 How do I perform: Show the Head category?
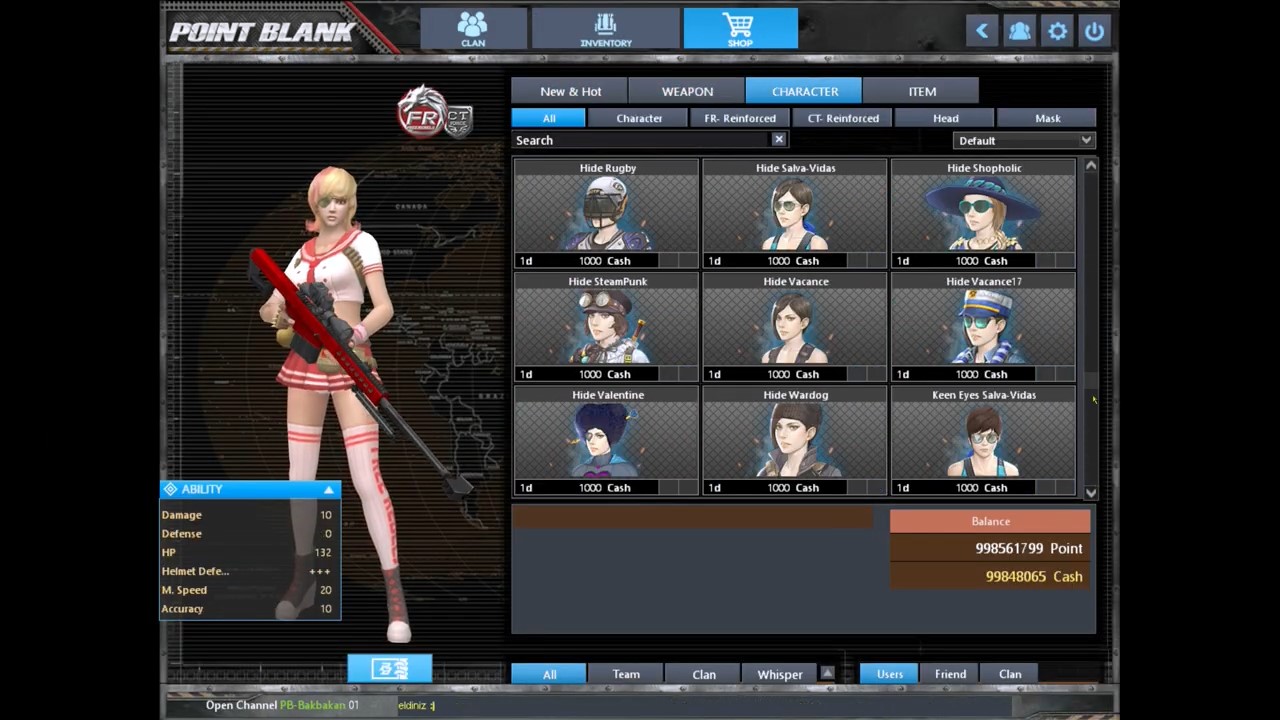tap(945, 118)
